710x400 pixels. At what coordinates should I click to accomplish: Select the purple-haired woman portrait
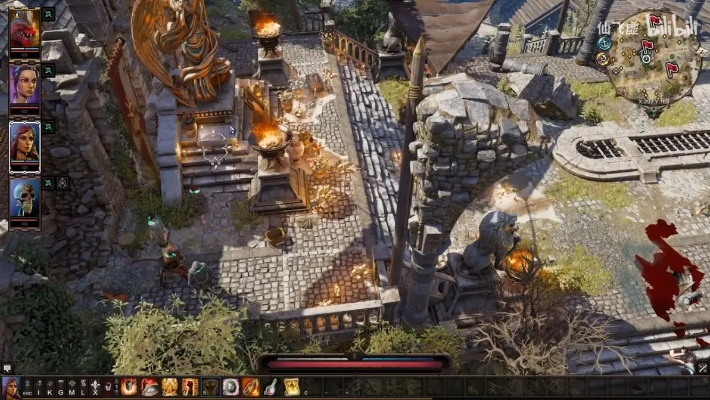(24, 84)
